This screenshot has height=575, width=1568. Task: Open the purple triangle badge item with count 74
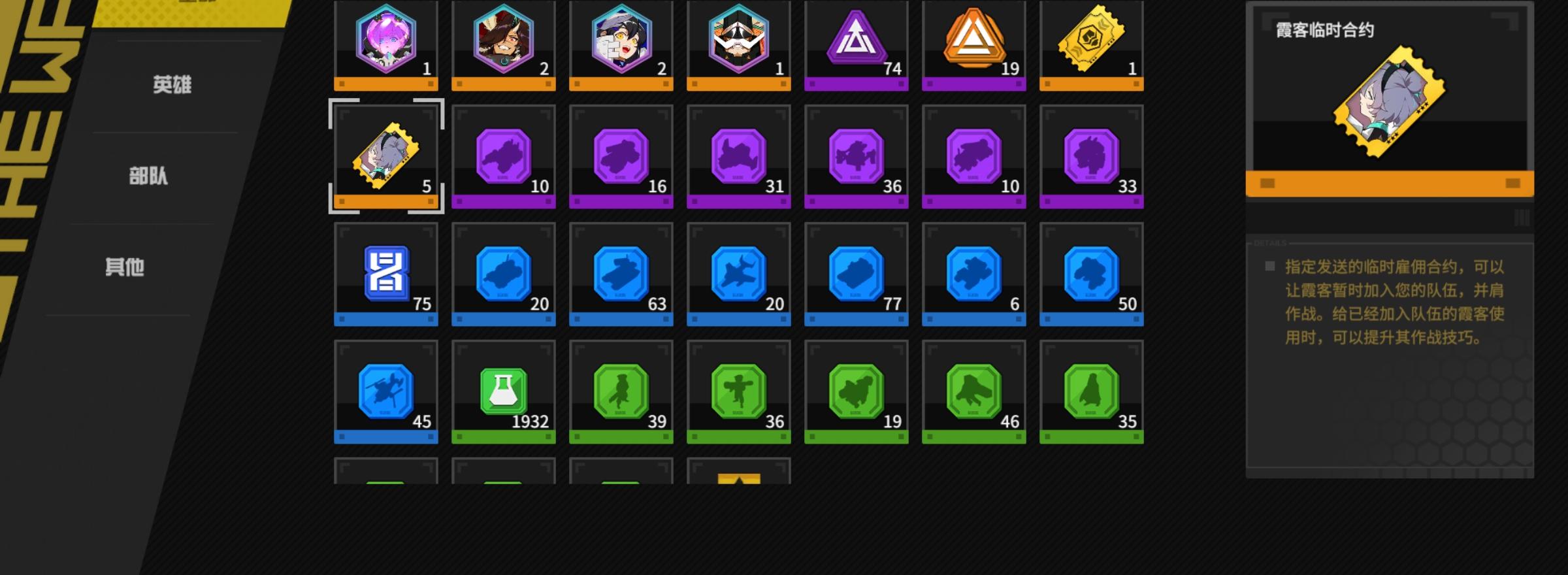click(857, 42)
